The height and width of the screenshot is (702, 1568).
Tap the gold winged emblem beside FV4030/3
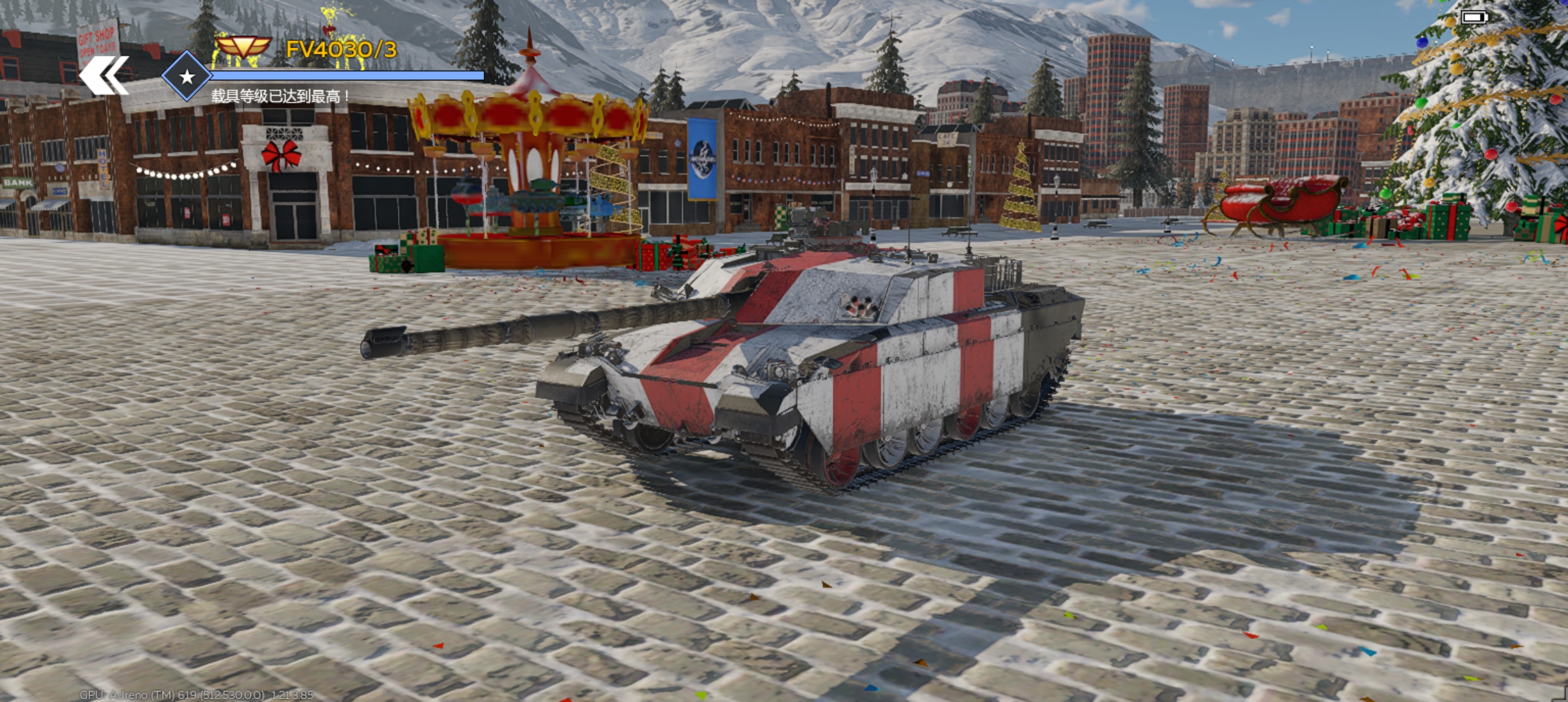tap(242, 47)
